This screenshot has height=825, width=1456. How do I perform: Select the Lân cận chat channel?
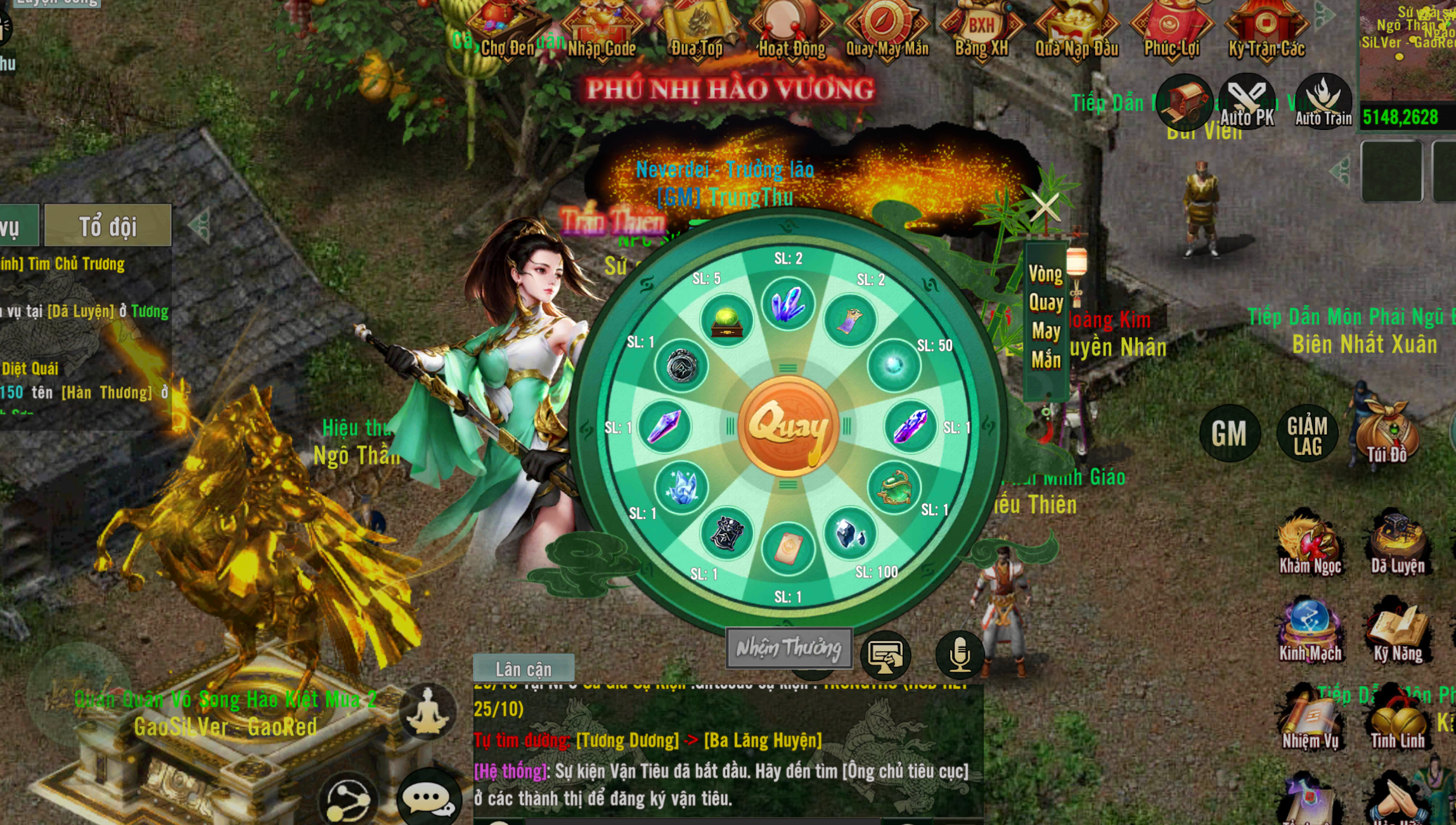[x=524, y=668]
